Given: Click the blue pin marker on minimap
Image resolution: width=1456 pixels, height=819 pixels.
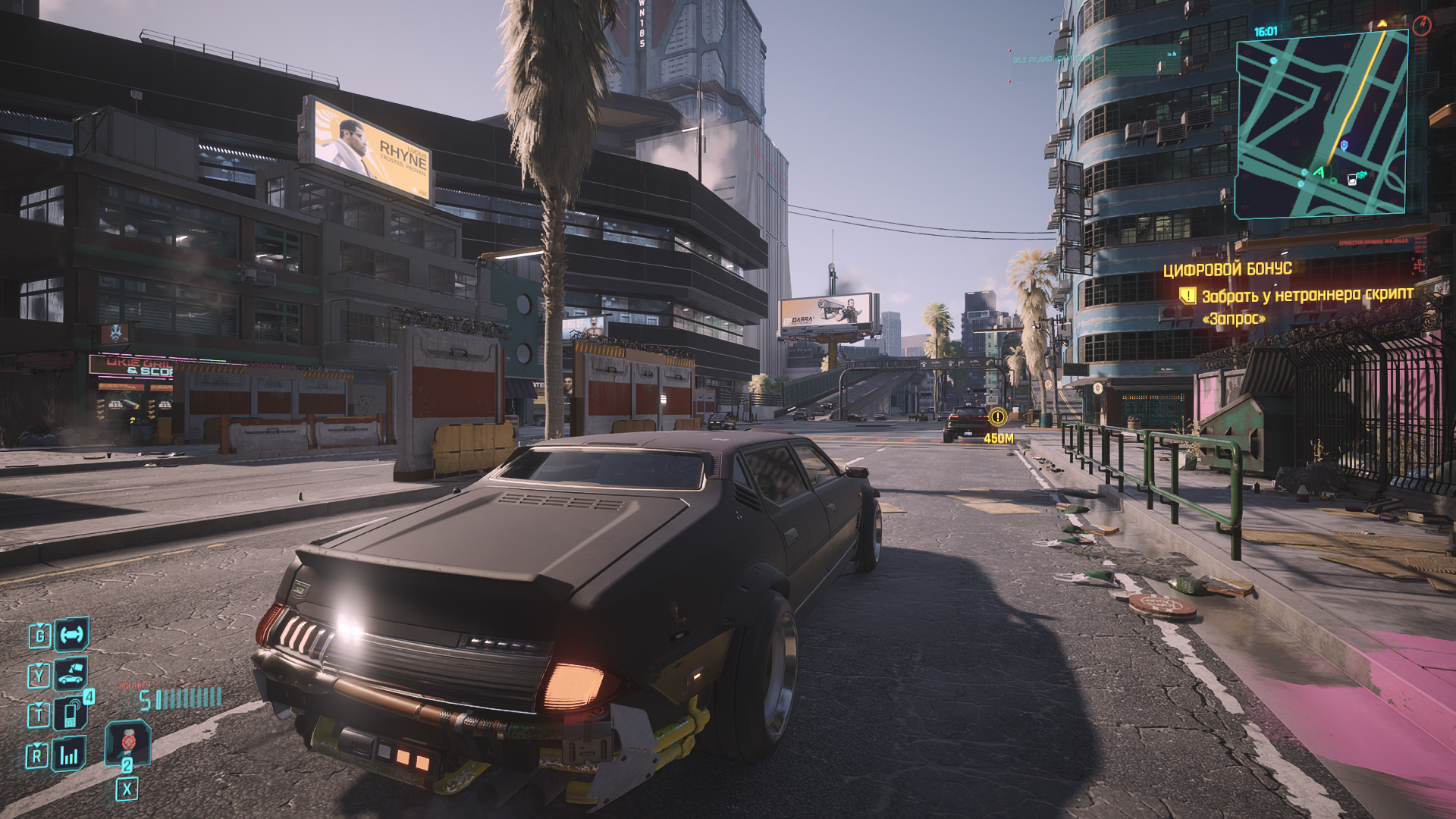Looking at the screenshot, I should pos(1344,145).
